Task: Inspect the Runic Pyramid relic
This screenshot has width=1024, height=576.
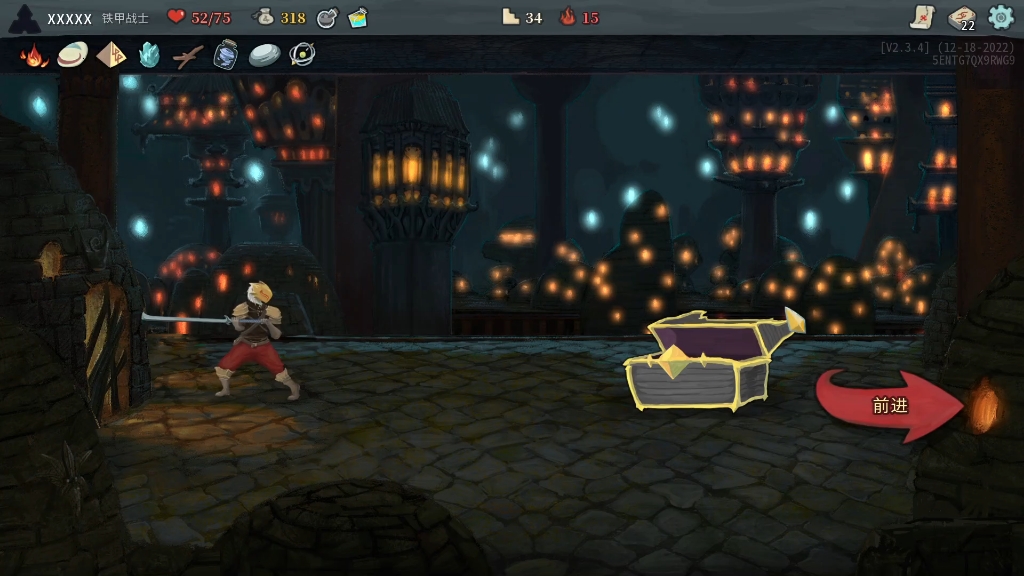Action: point(111,54)
